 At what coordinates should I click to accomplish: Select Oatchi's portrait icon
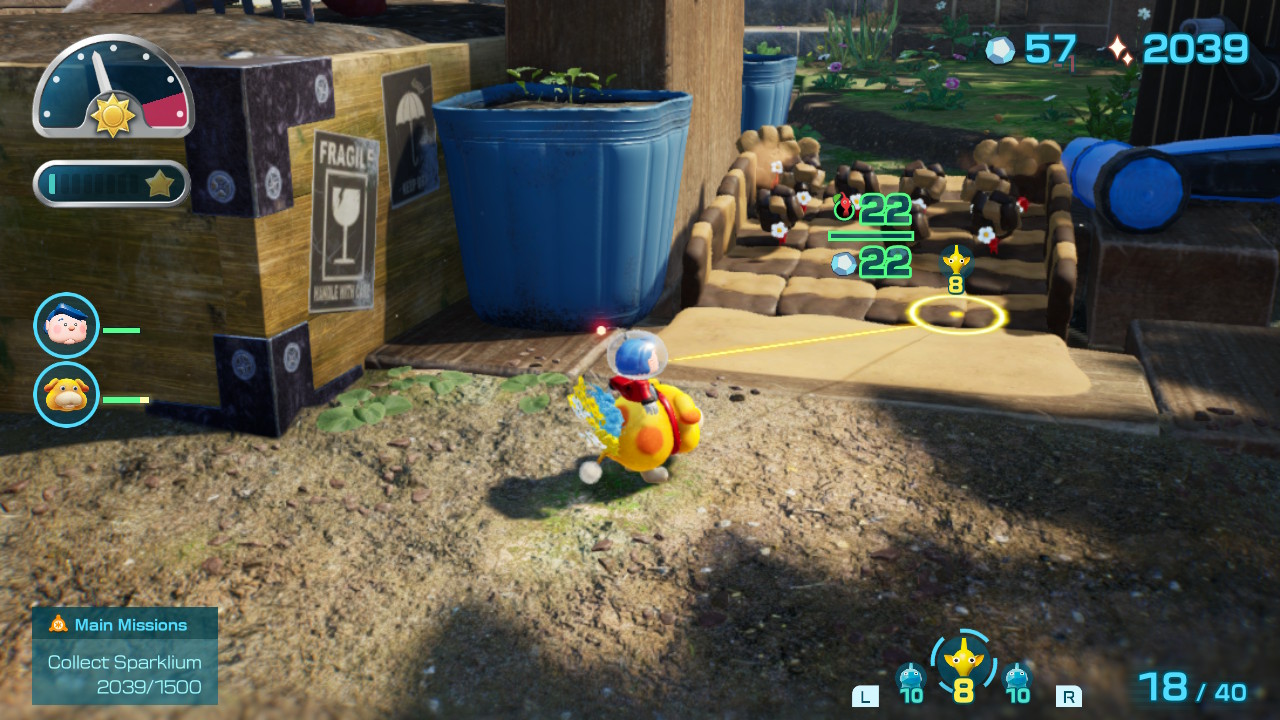pos(67,395)
